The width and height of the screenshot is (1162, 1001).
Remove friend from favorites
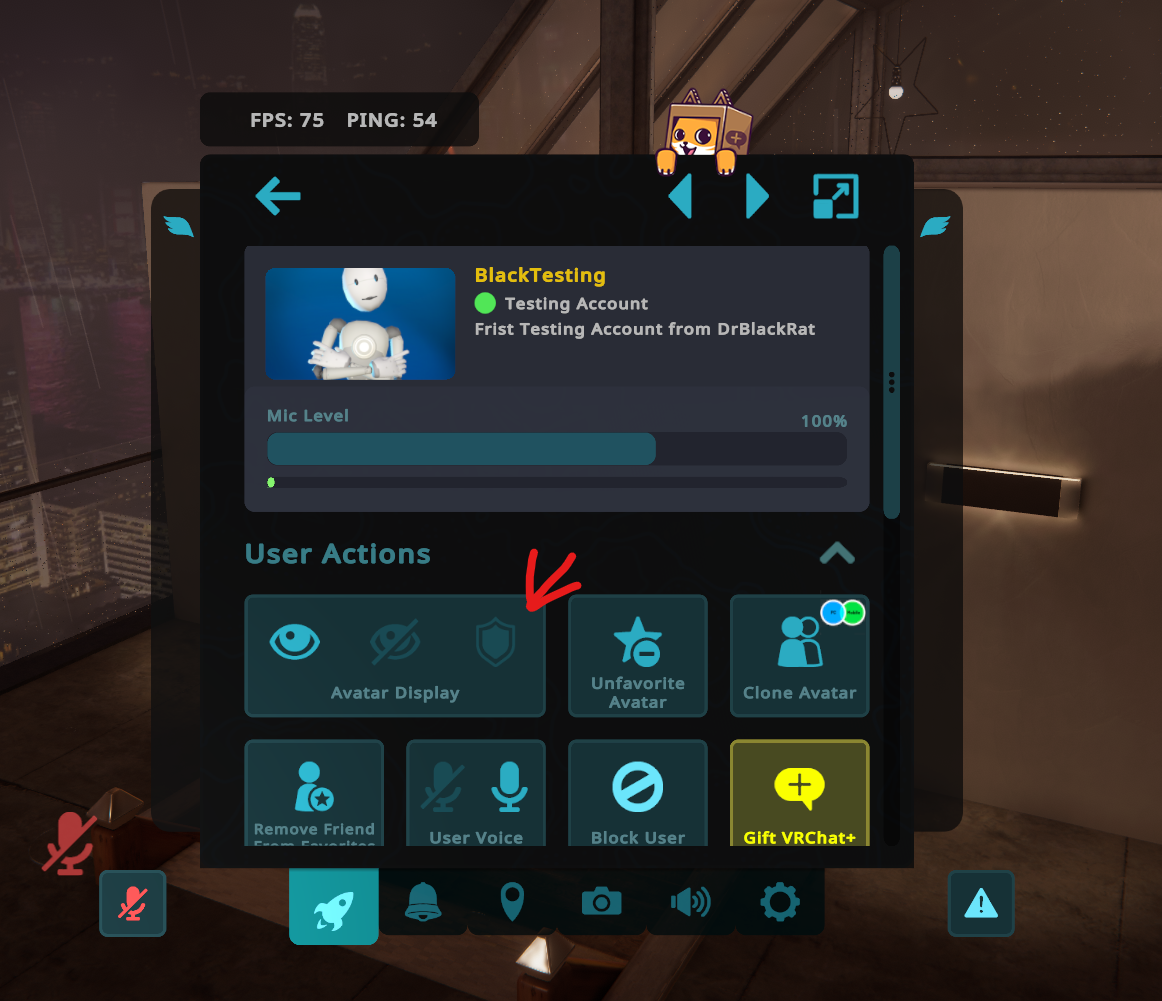pyautogui.click(x=314, y=794)
